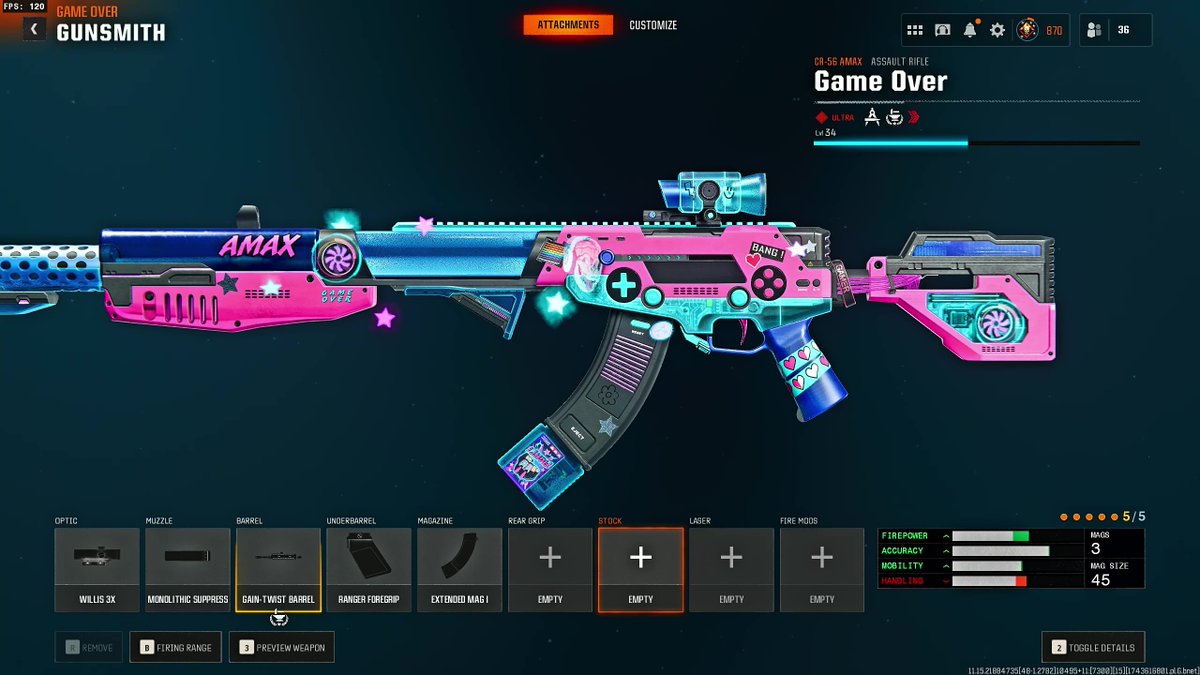Viewport: 1200px width, 675px height.
Task: Click the greyed-out Remove button
Action: 89,647
